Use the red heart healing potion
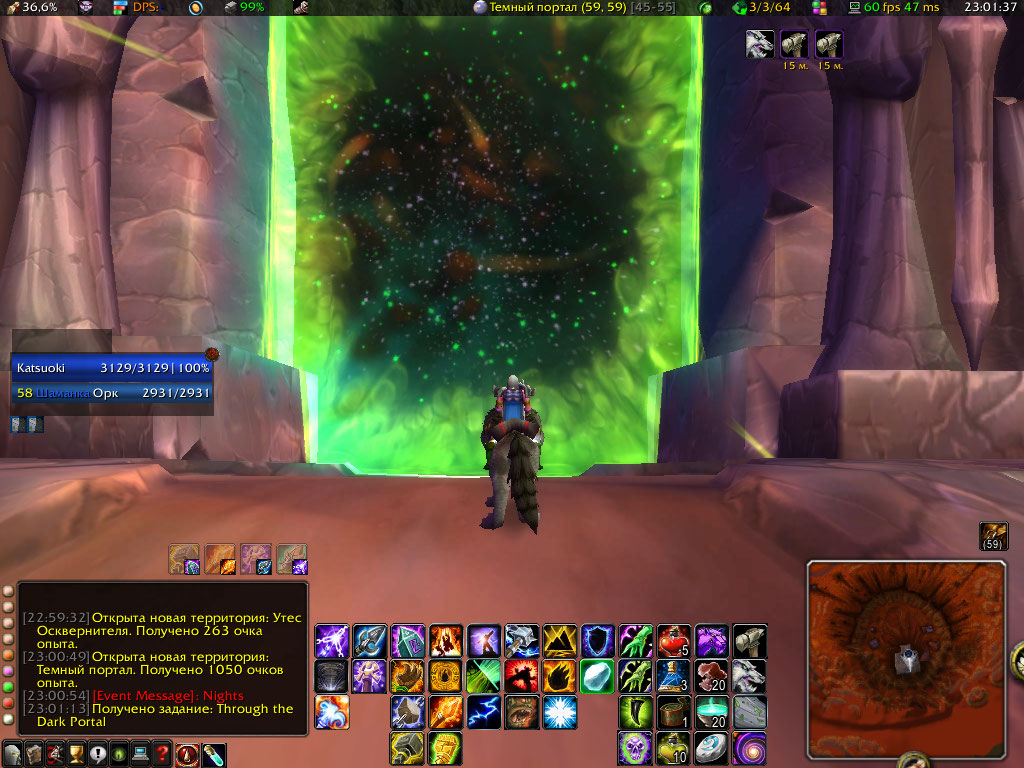The height and width of the screenshot is (768, 1024). [x=673, y=640]
